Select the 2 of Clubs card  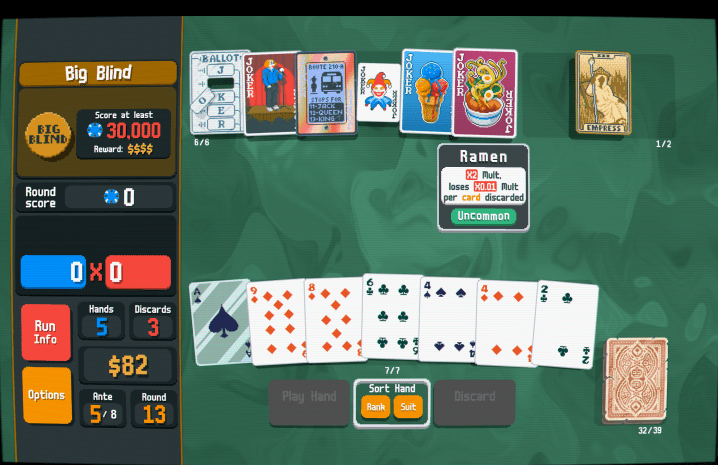tap(566, 324)
